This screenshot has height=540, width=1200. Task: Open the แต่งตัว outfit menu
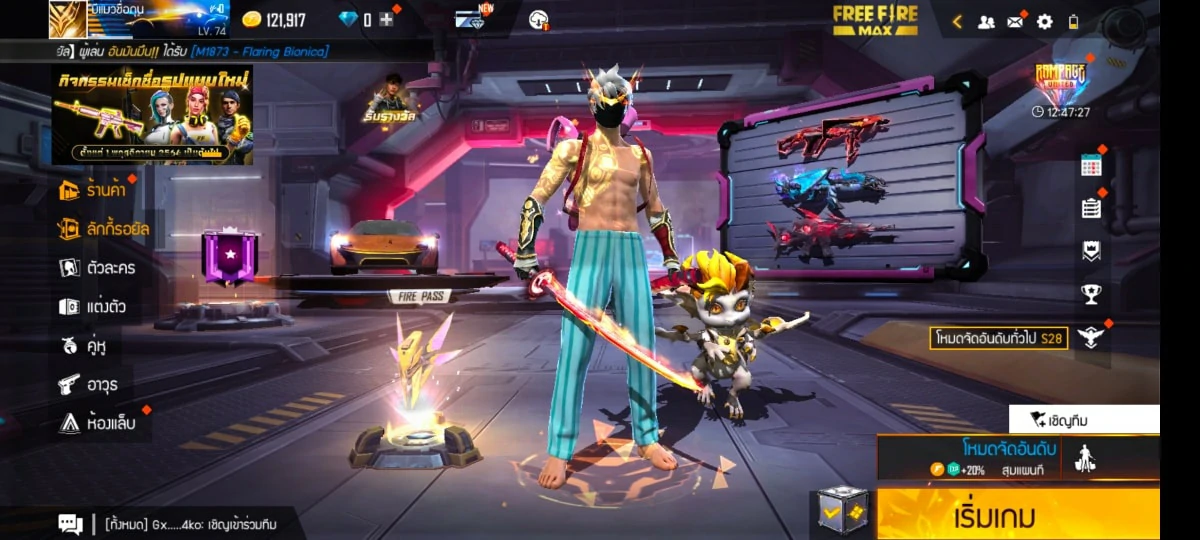[x=92, y=307]
